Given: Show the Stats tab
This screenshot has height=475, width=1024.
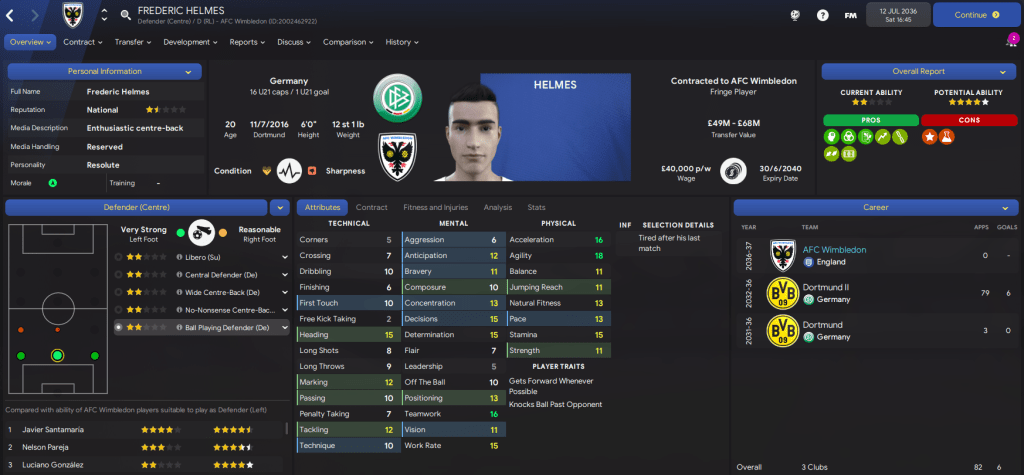Looking at the screenshot, I should [x=536, y=207].
